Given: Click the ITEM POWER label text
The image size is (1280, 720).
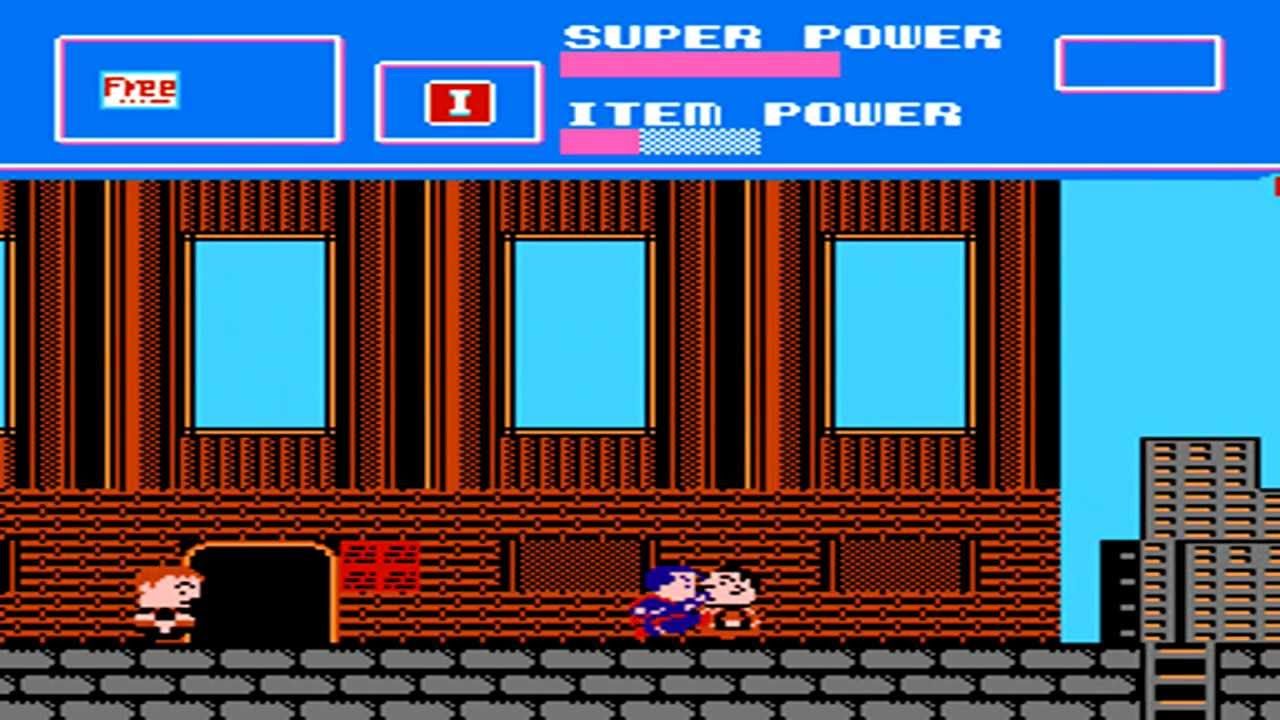Looking at the screenshot, I should [765, 113].
